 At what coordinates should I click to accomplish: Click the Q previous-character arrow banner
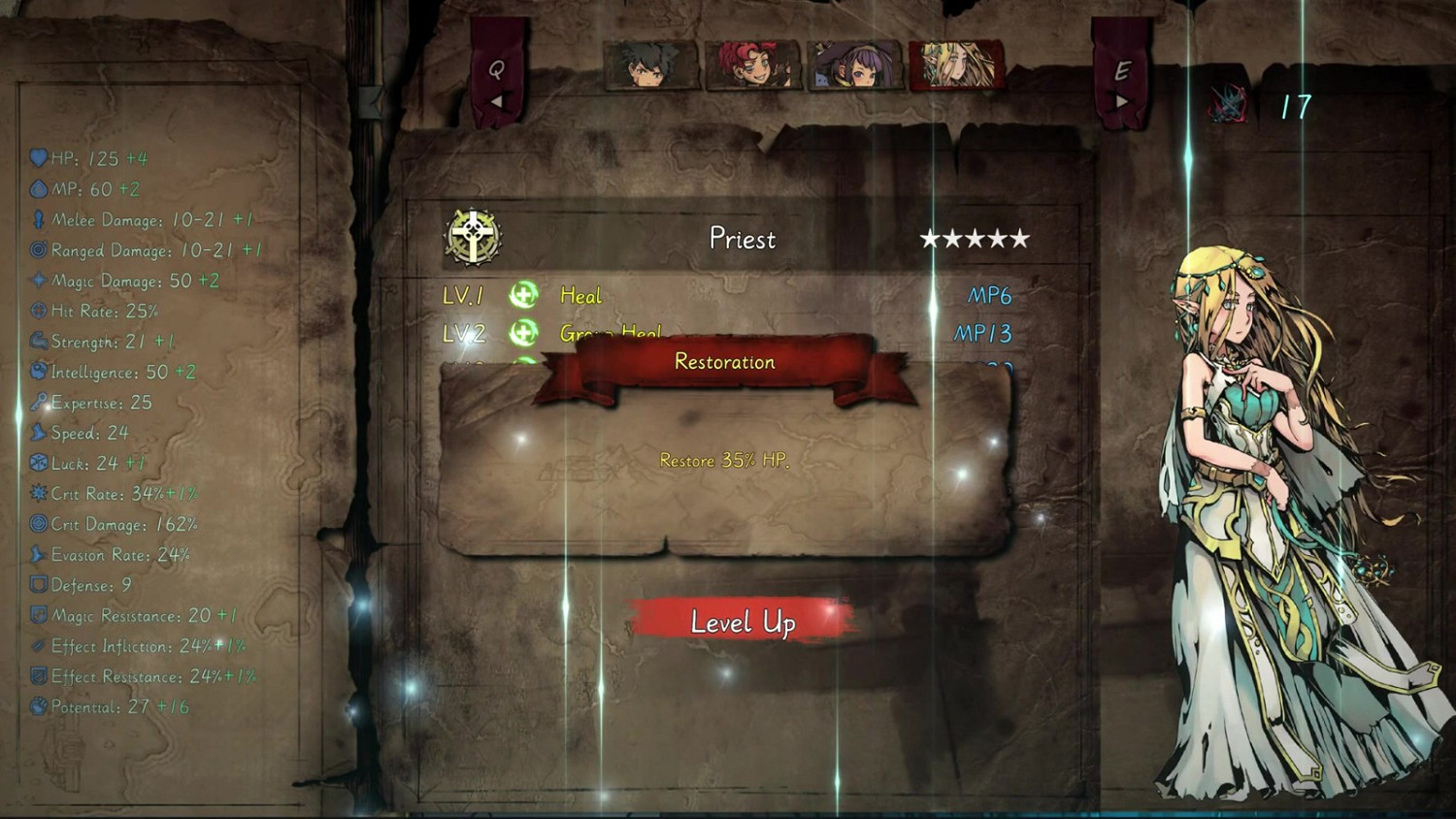tap(497, 82)
